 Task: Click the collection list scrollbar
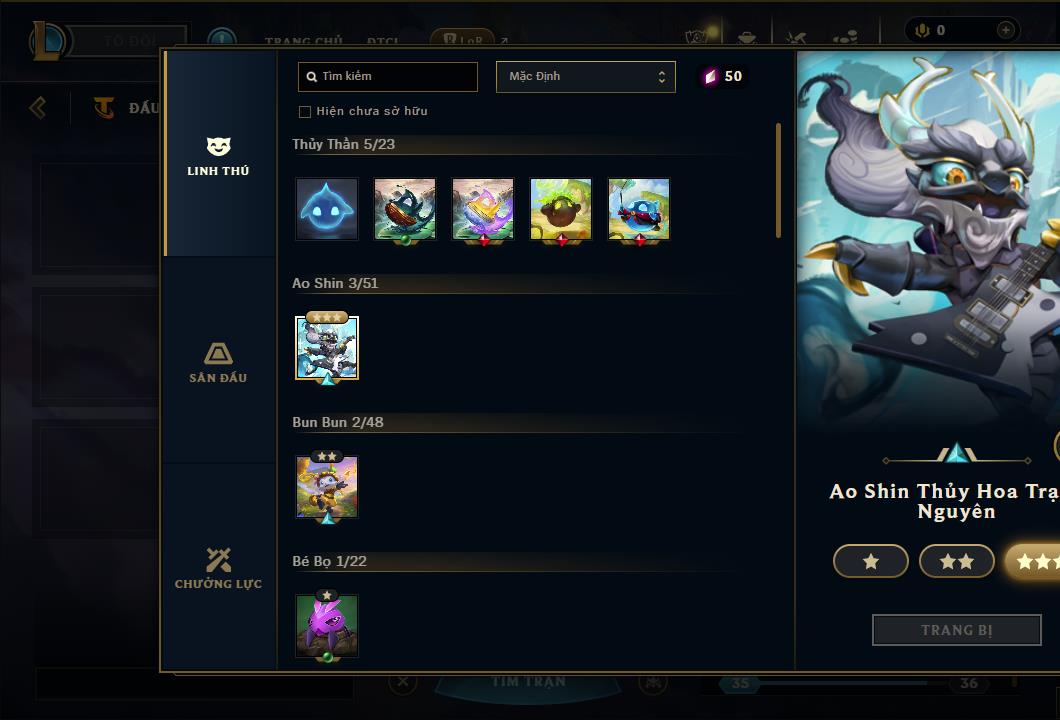tap(778, 180)
